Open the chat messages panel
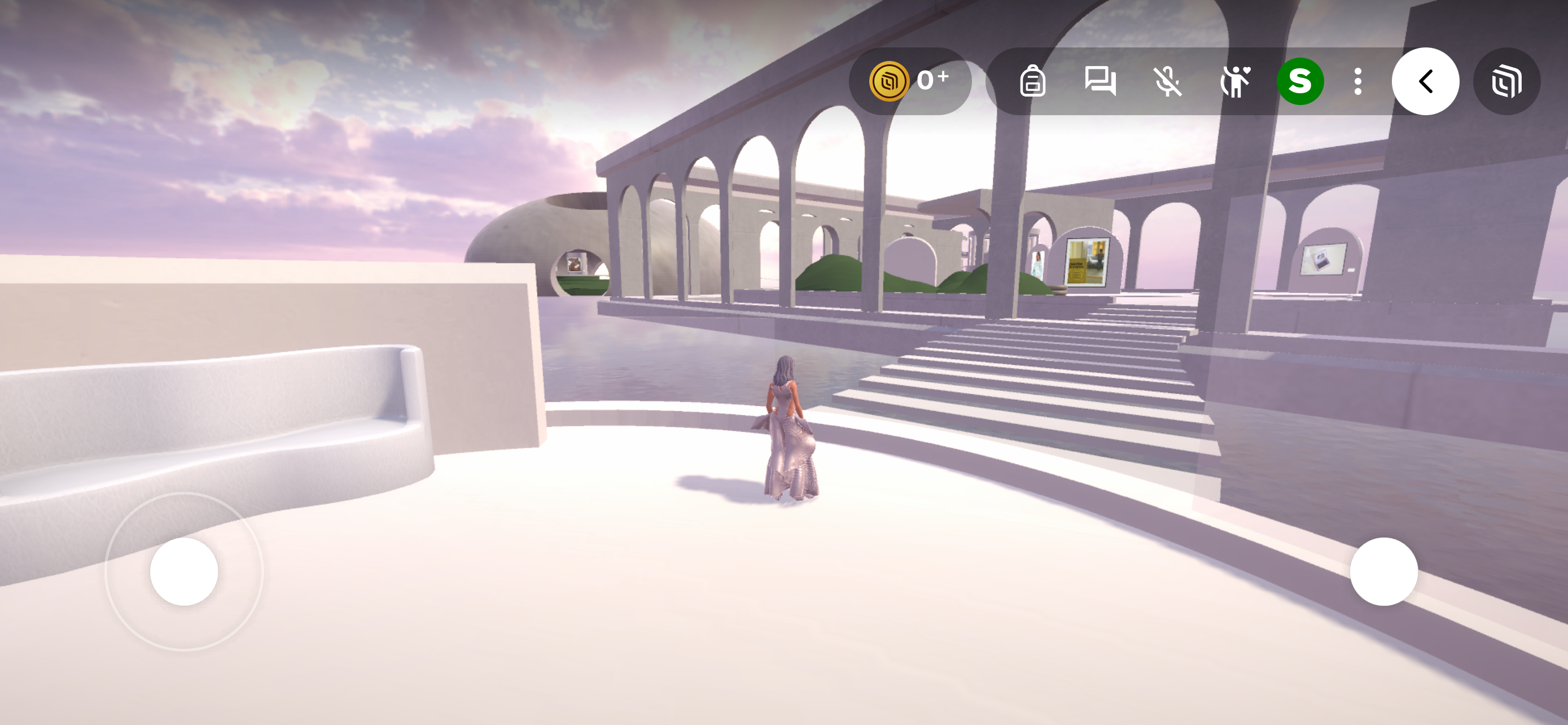The image size is (1568, 725). (x=1100, y=81)
